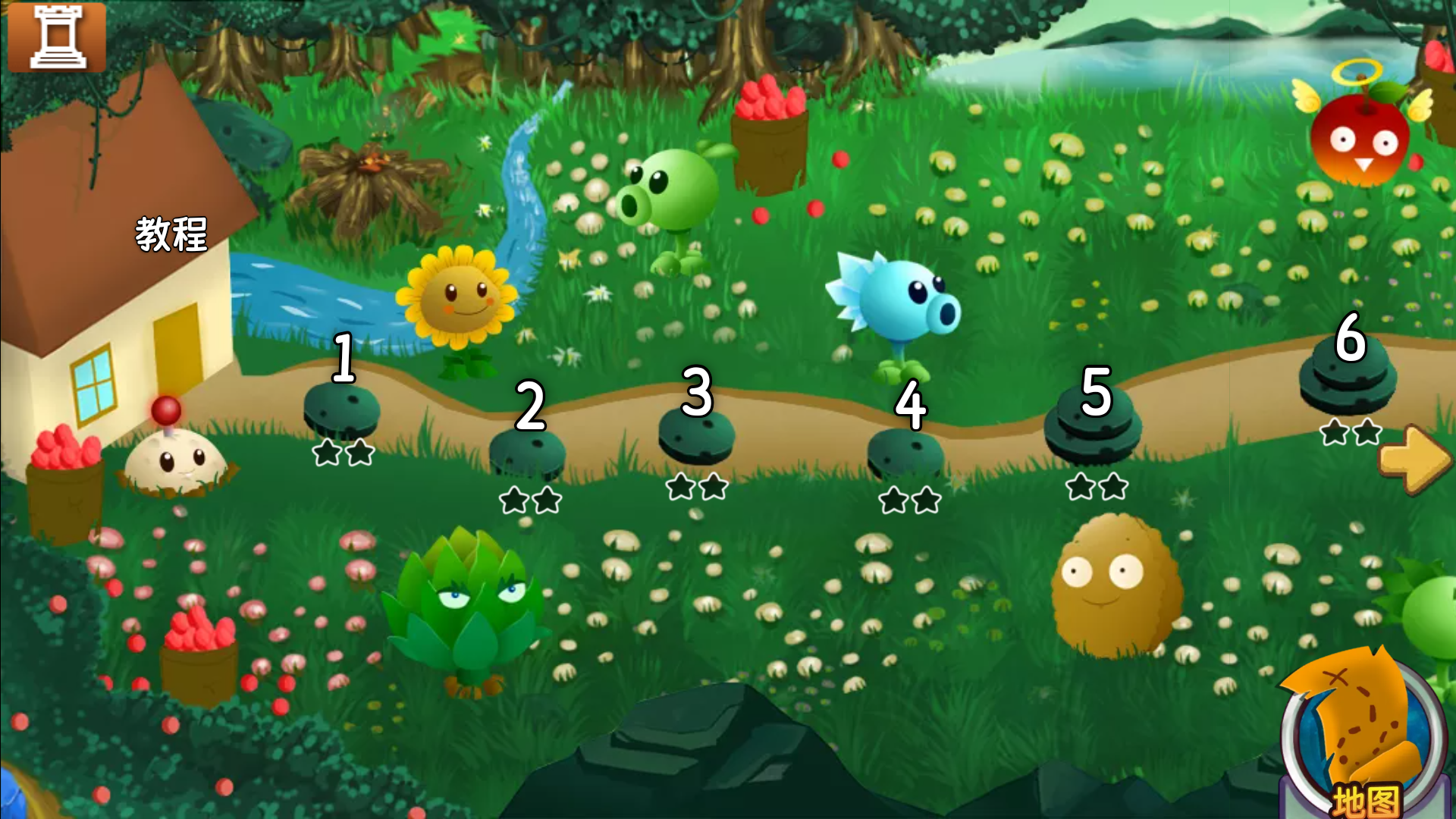Start level 3 node
This screenshot has width=1456, height=819.
click(x=696, y=436)
